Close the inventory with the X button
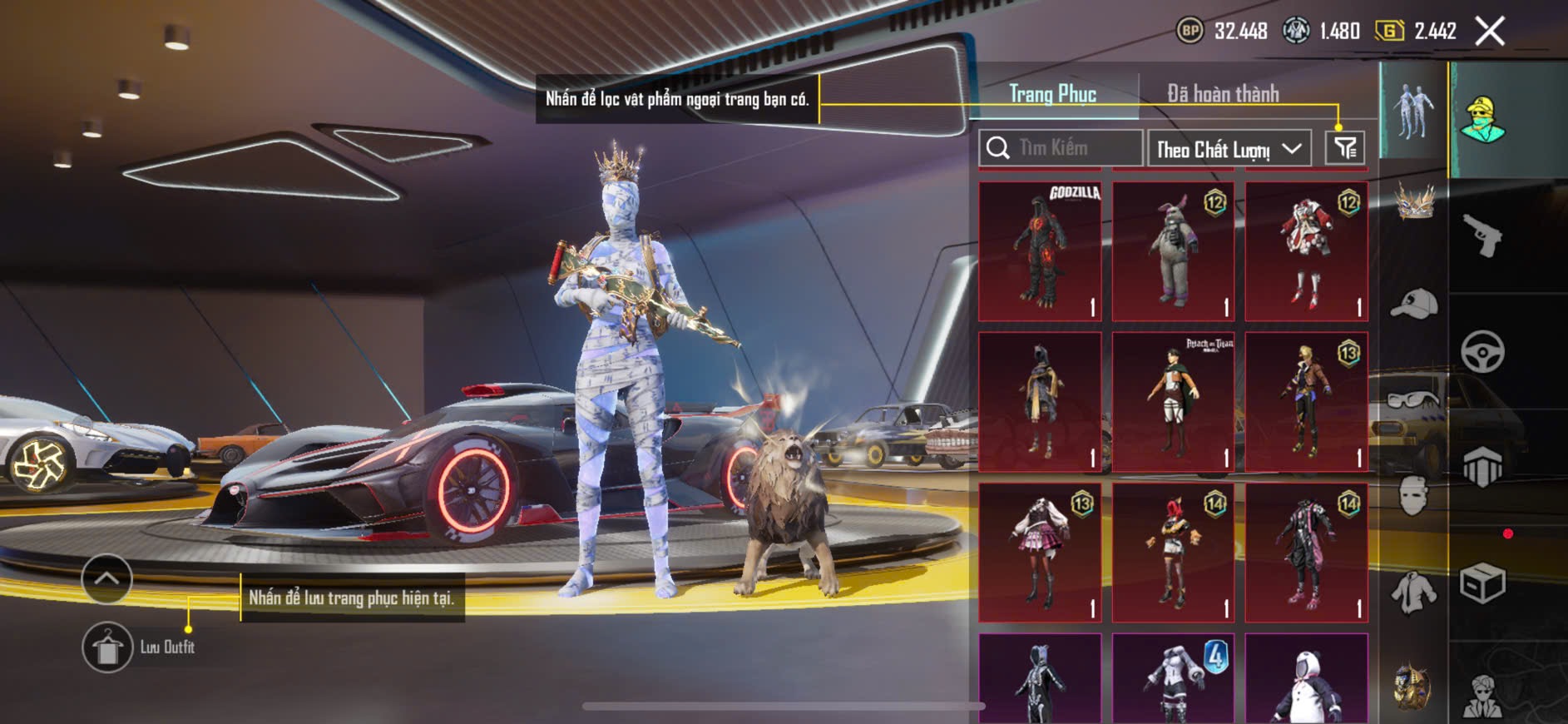Screen dimensions: 1568x724 click(1489, 32)
